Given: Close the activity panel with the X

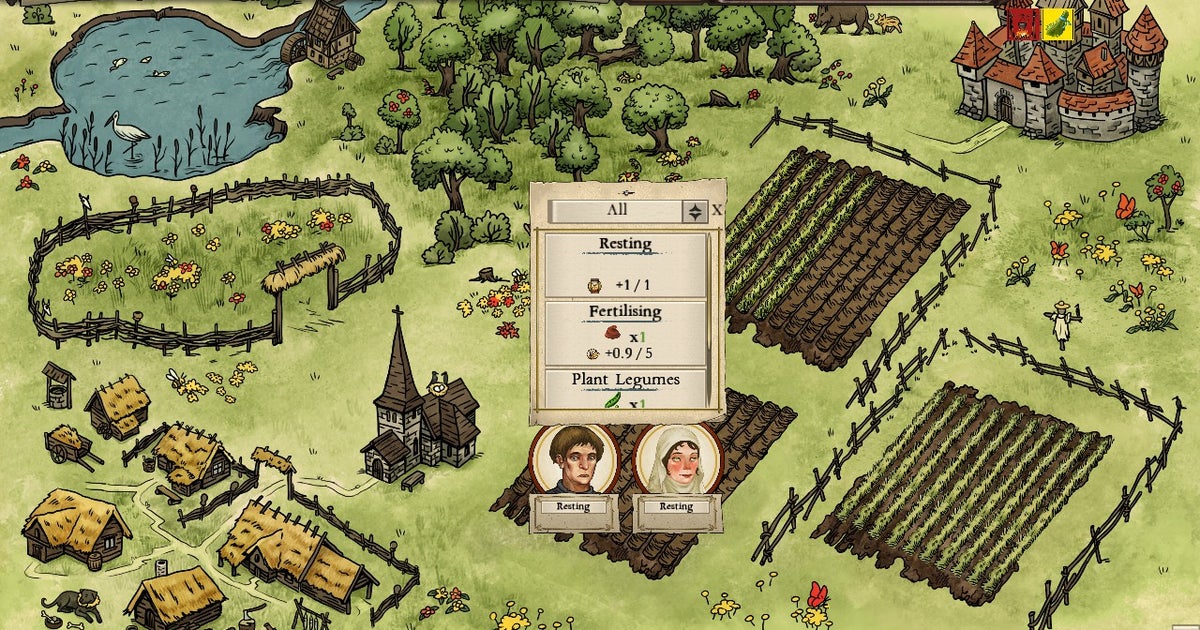Looking at the screenshot, I should [x=717, y=210].
